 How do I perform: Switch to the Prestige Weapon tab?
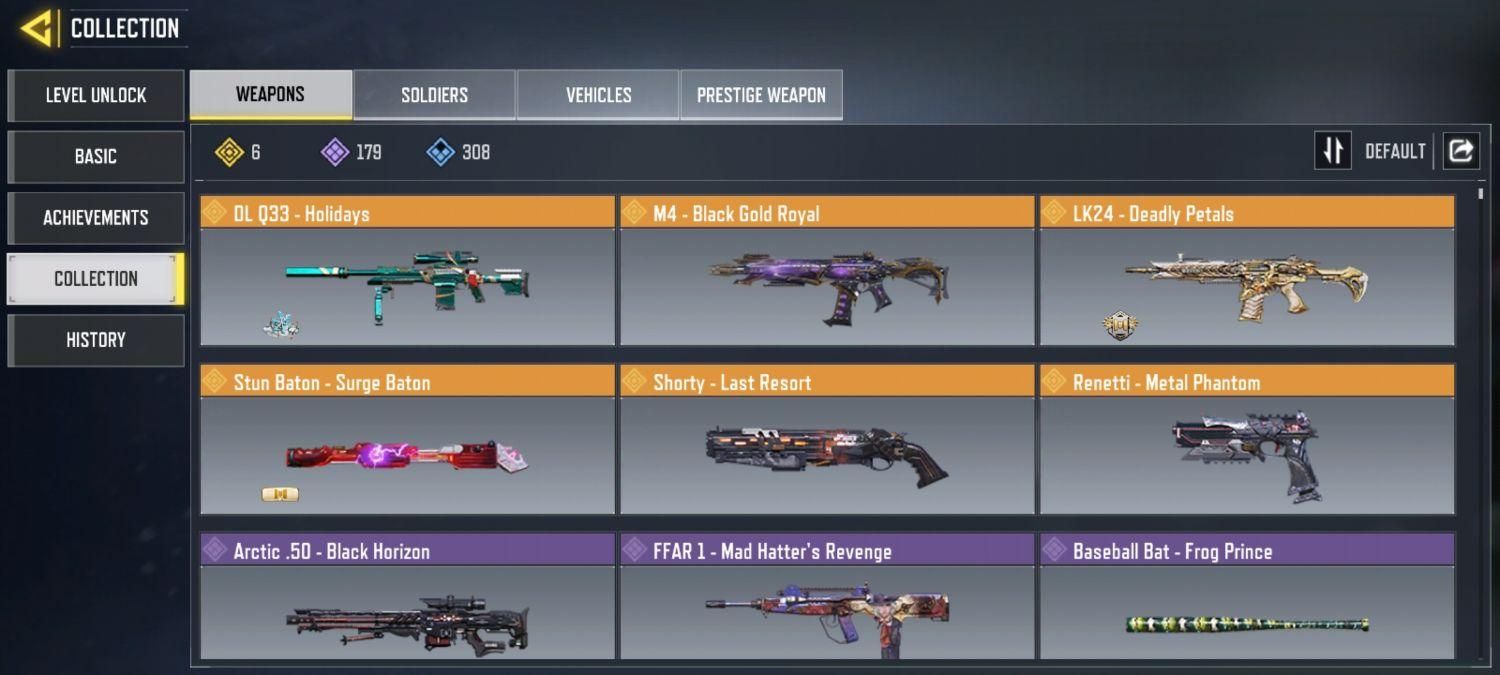pos(761,95)
